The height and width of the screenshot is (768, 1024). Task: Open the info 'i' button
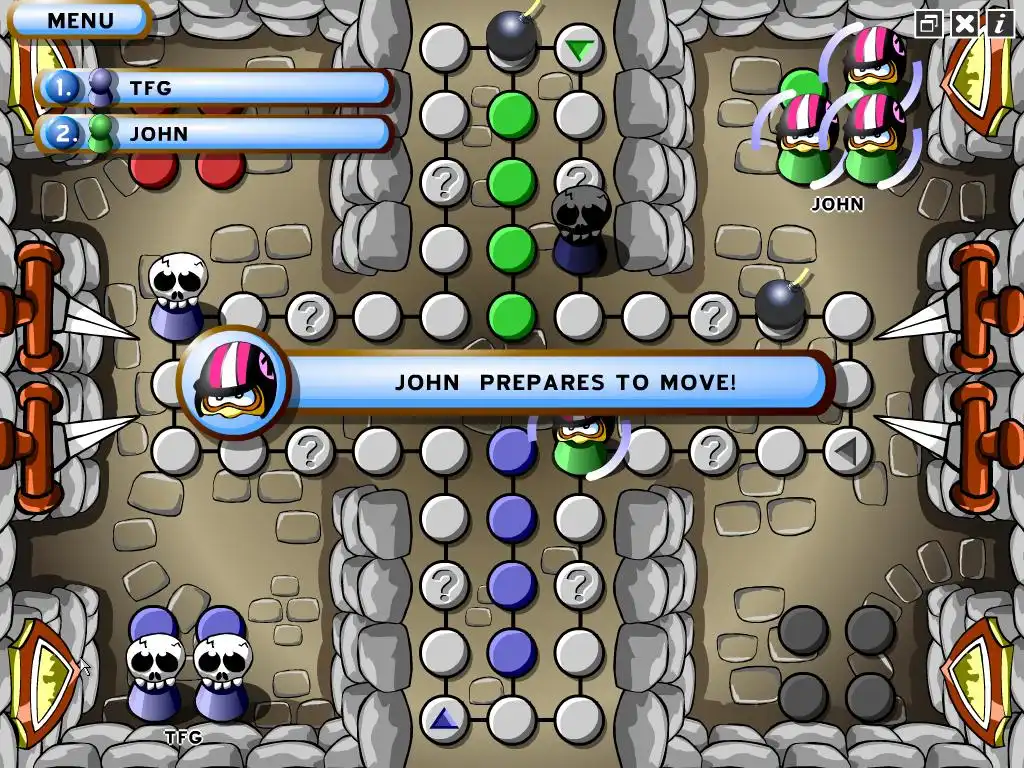pyautogui.click(x=998, y=23)
